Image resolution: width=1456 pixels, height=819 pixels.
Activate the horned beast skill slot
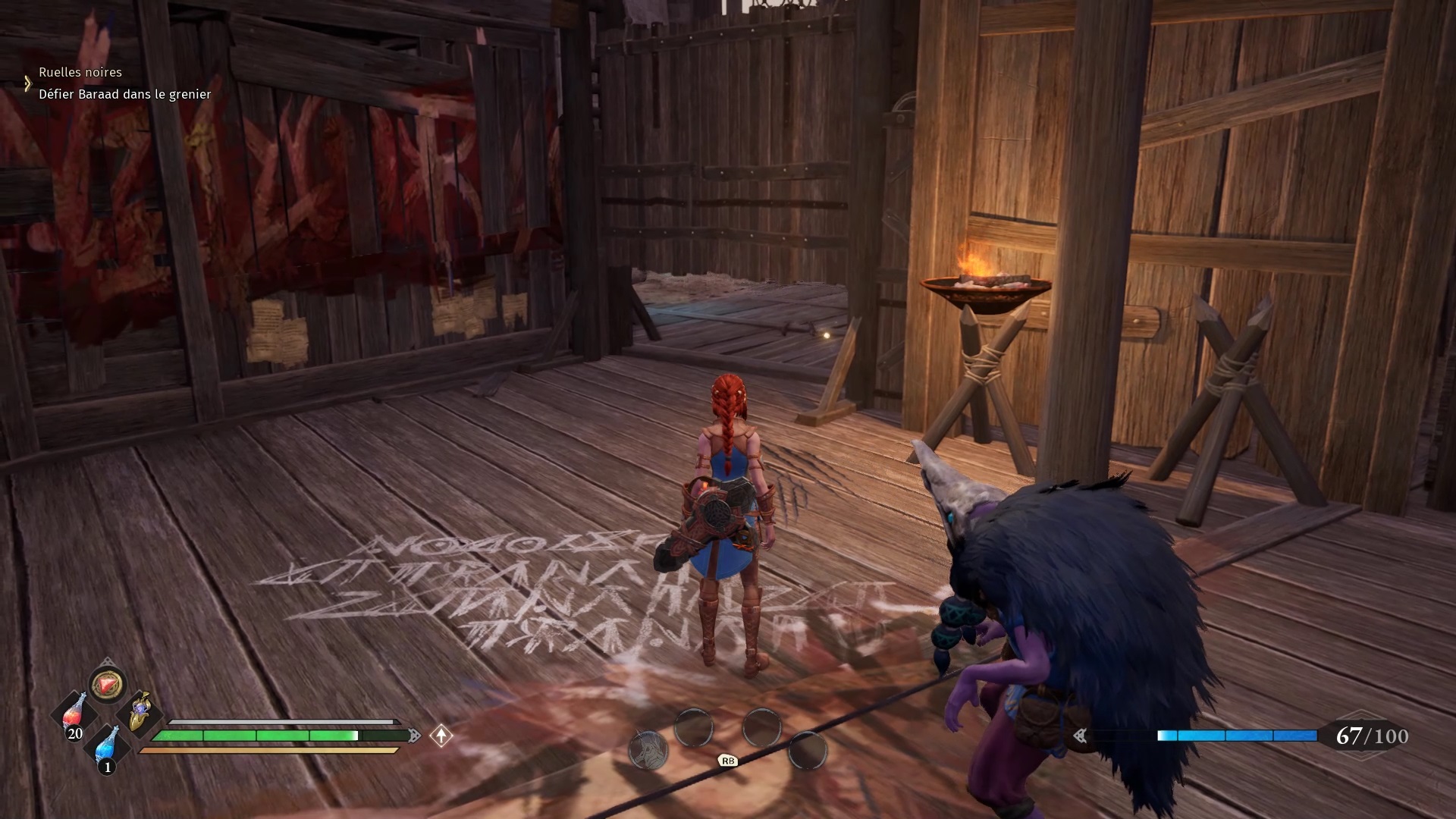coord(648,750)
